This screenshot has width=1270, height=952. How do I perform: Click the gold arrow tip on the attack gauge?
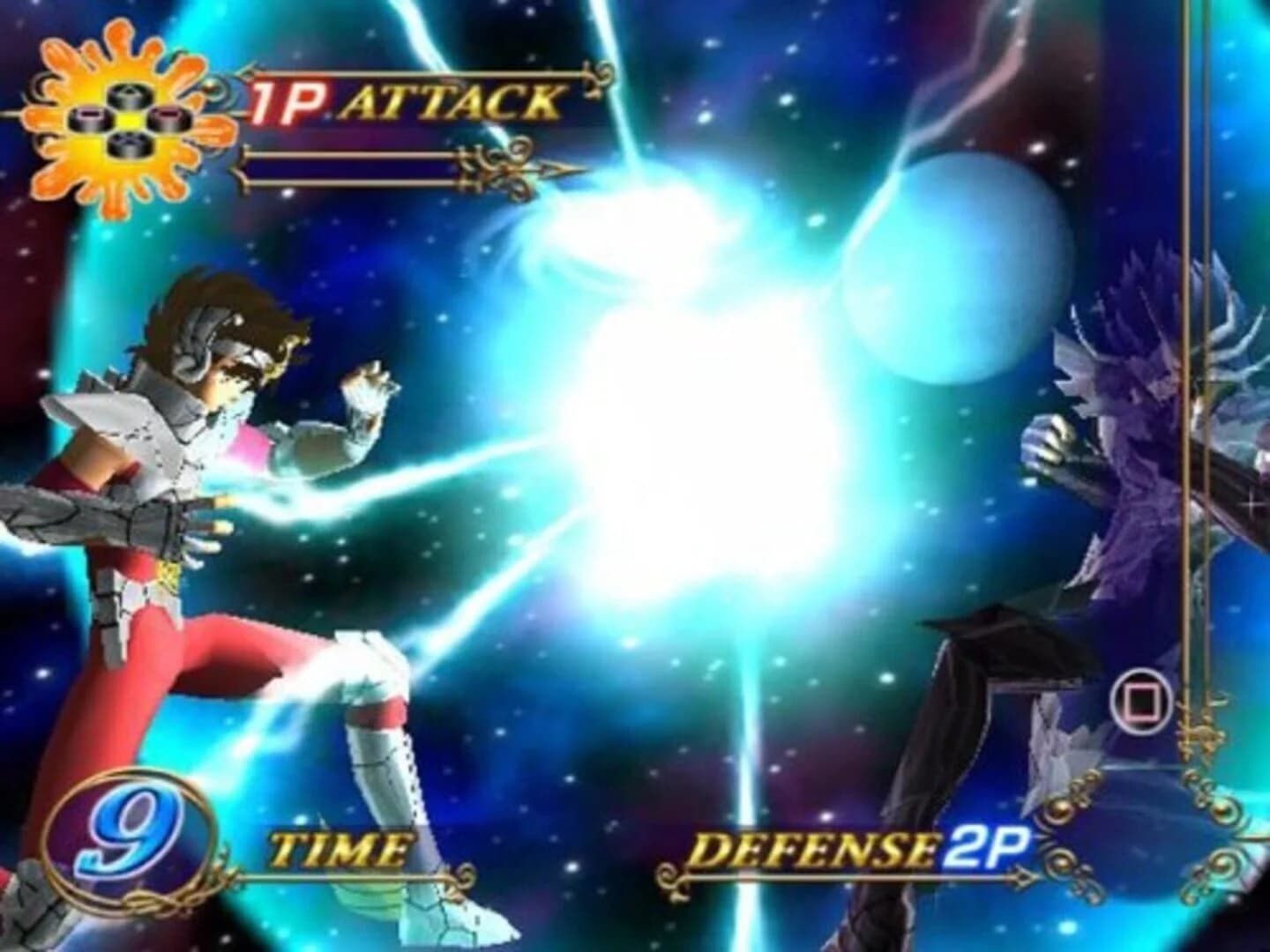click(x=557, y=168)
